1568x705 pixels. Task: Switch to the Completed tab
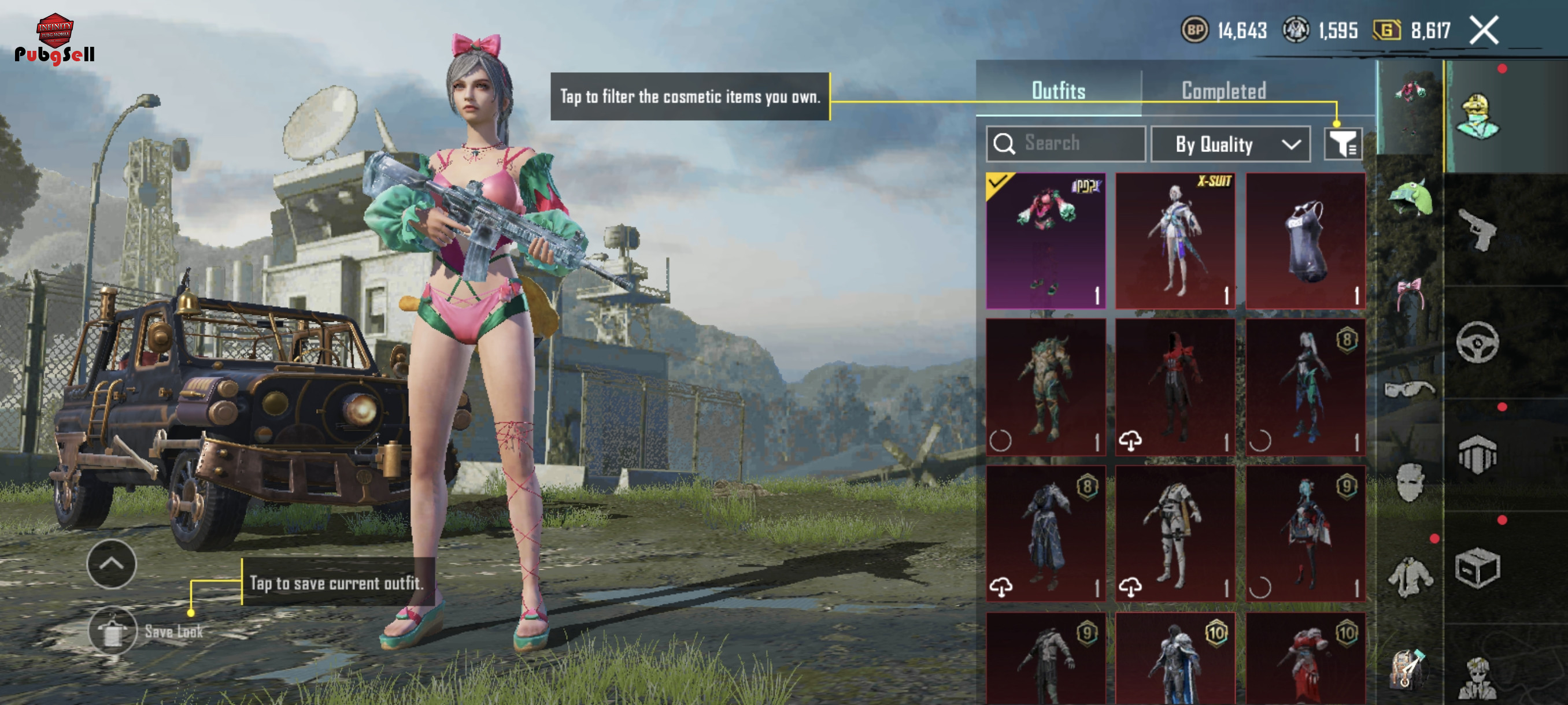1223,91
